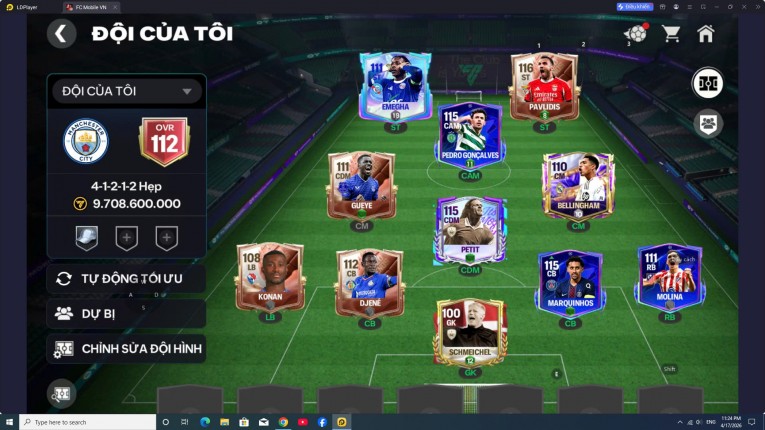Select the Petit CDM card
The height and width of the screenshot is (430, 765).
point(470,230)
